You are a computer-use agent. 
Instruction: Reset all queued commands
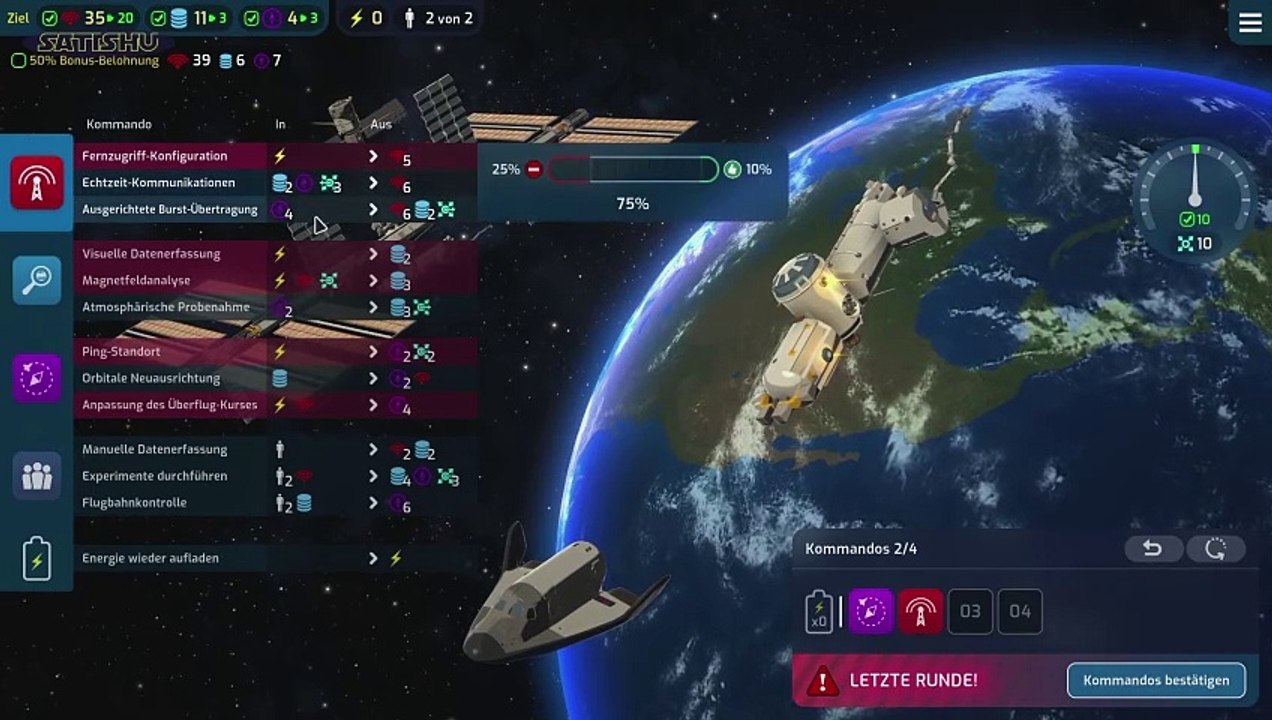click(x=1216, y=549)
